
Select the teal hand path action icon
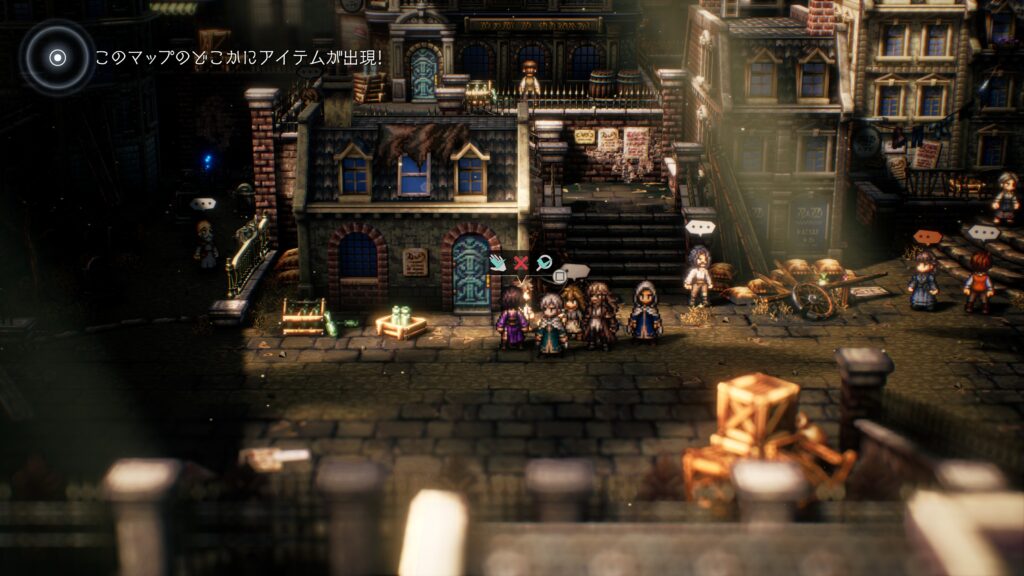click(x=498, y=263)
